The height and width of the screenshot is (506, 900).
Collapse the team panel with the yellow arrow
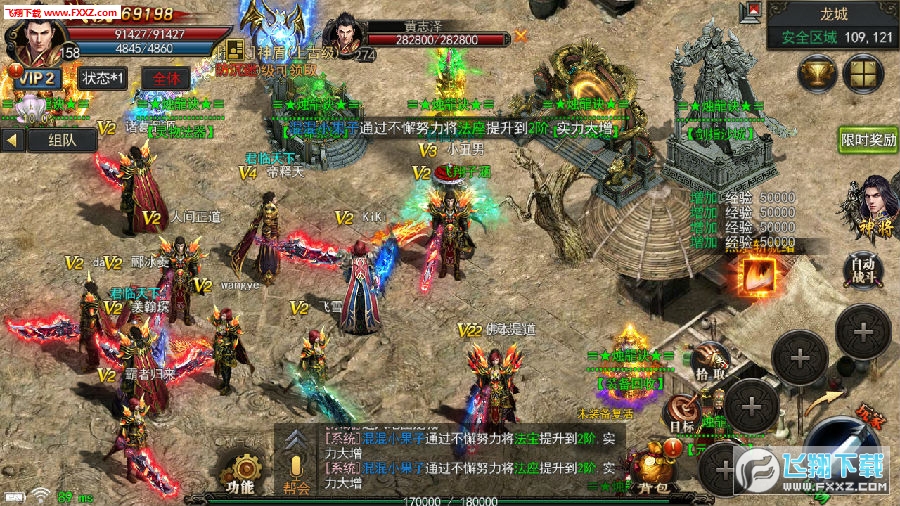[x=14, y=141]
